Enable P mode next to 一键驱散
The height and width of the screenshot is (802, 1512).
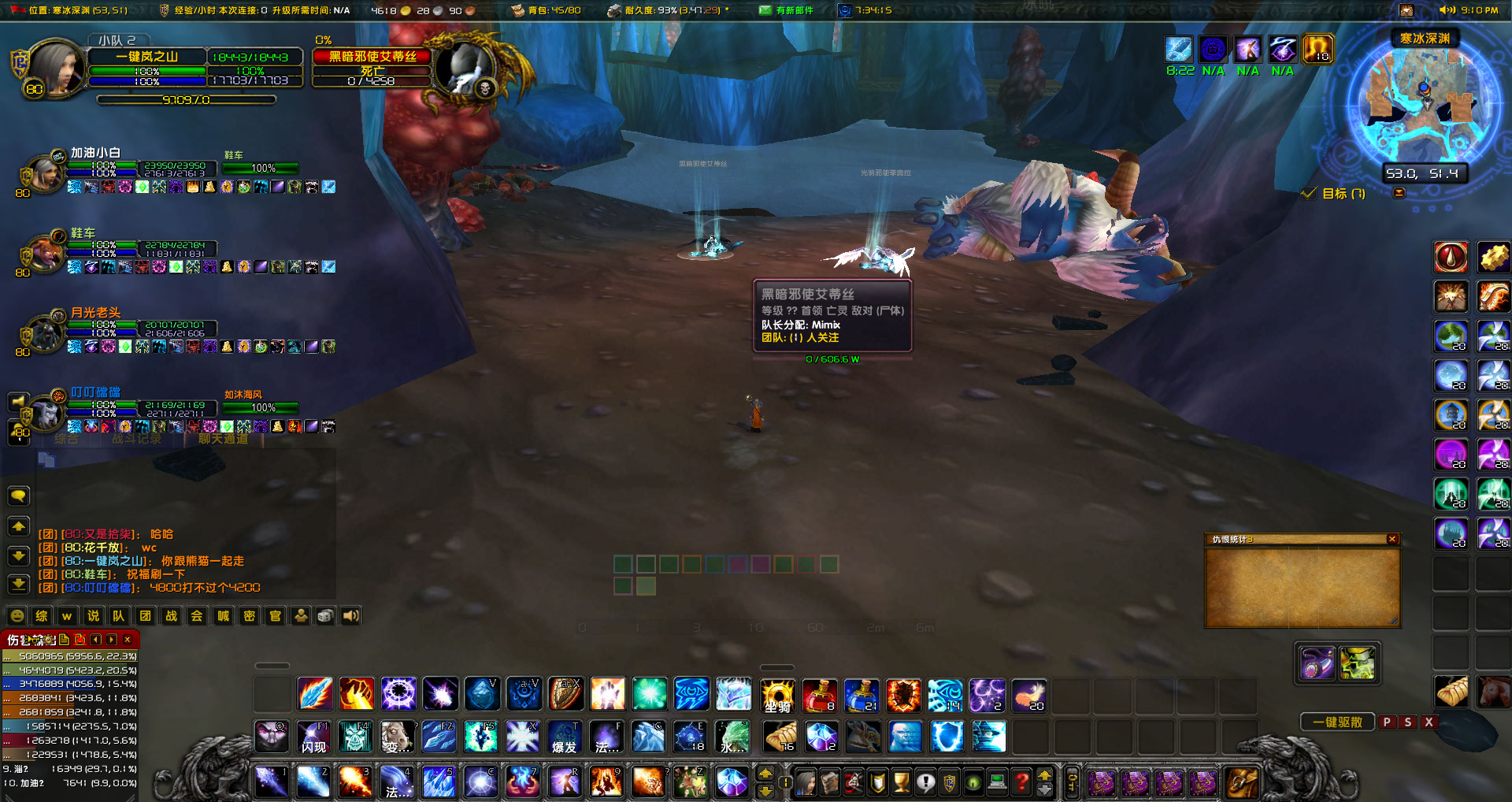point(1386,722)
